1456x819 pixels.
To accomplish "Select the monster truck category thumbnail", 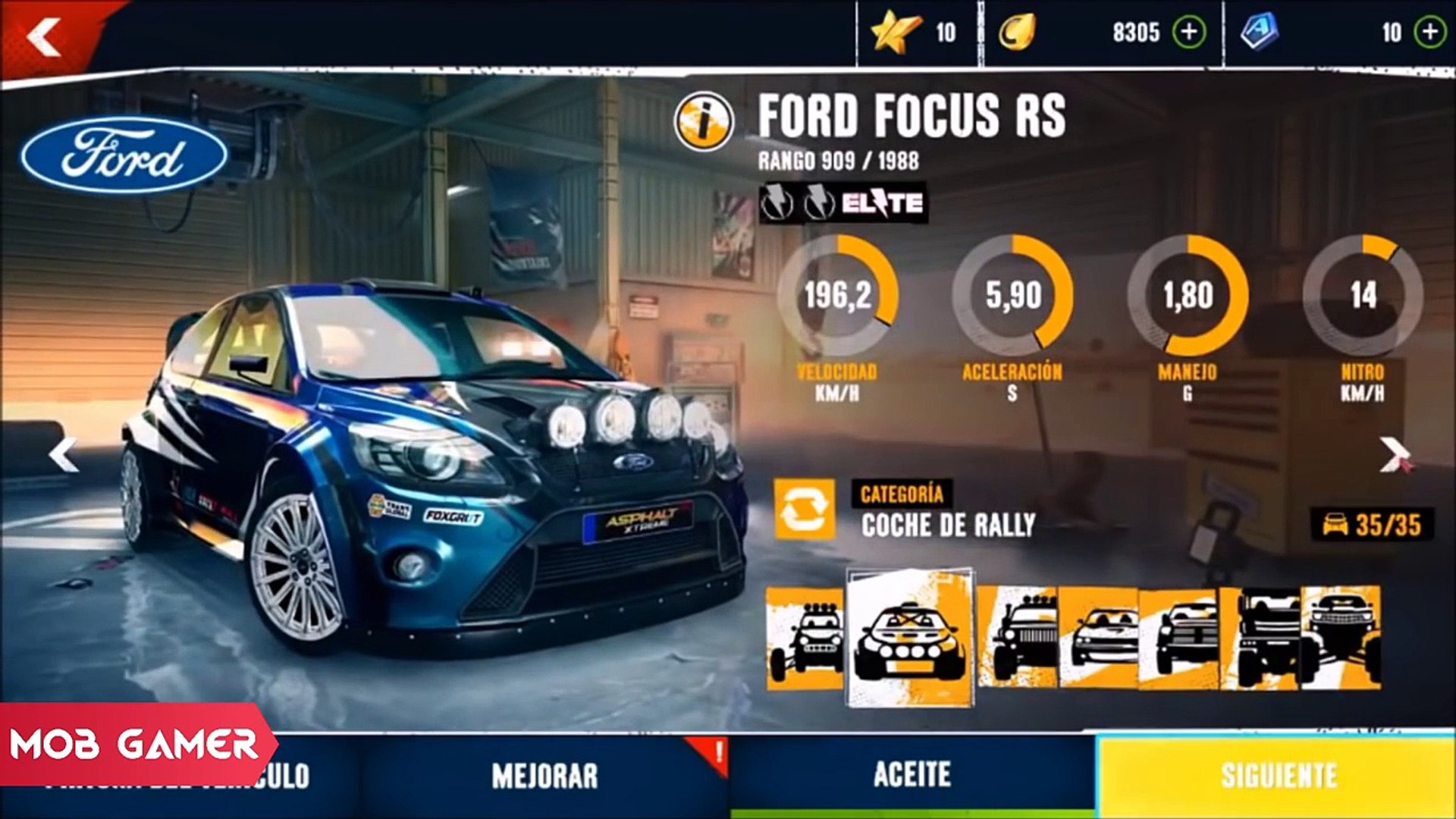I will 1341,639.
